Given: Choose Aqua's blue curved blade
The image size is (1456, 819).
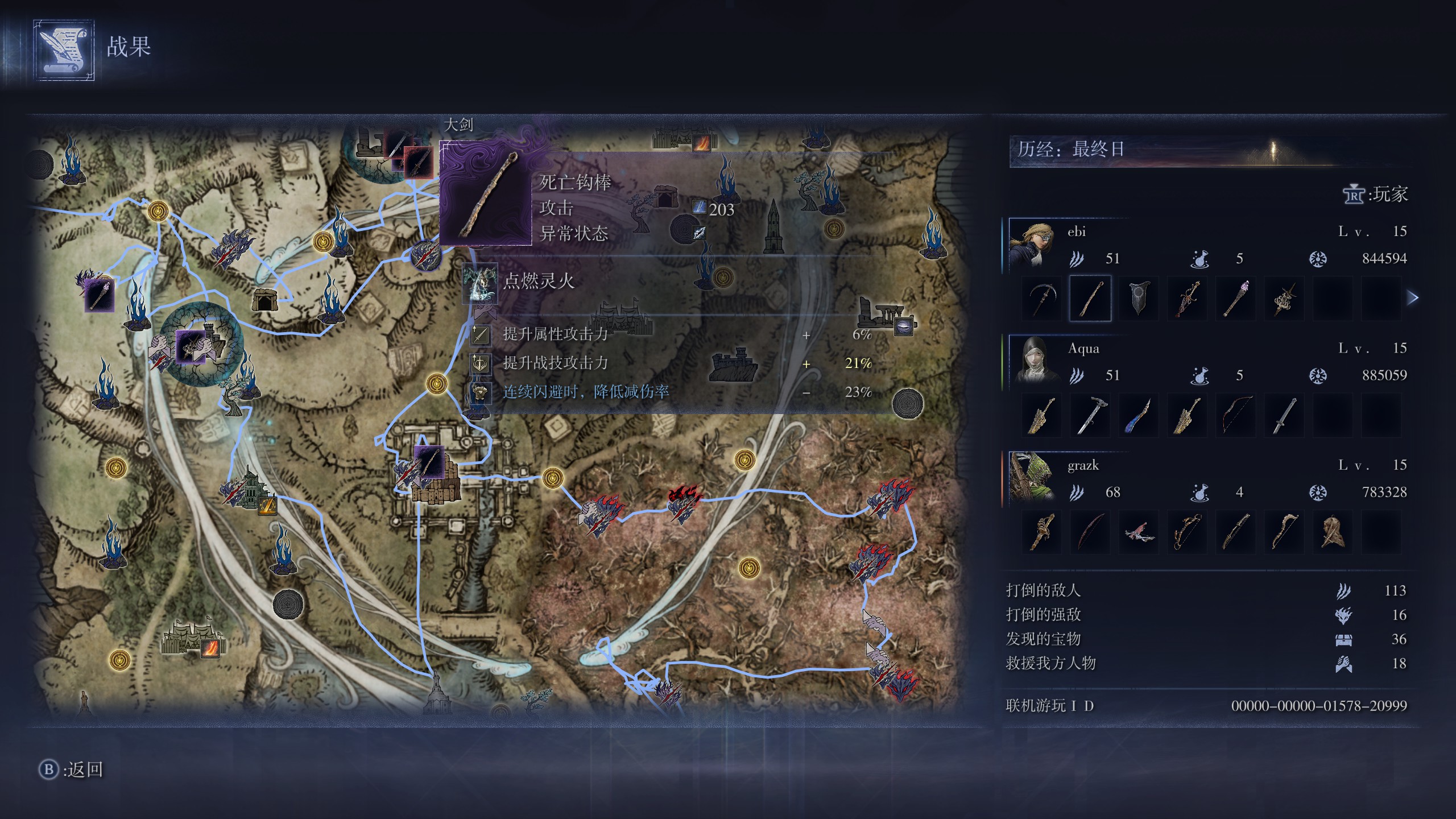Looking at the screenshot, I should 1139,416.
